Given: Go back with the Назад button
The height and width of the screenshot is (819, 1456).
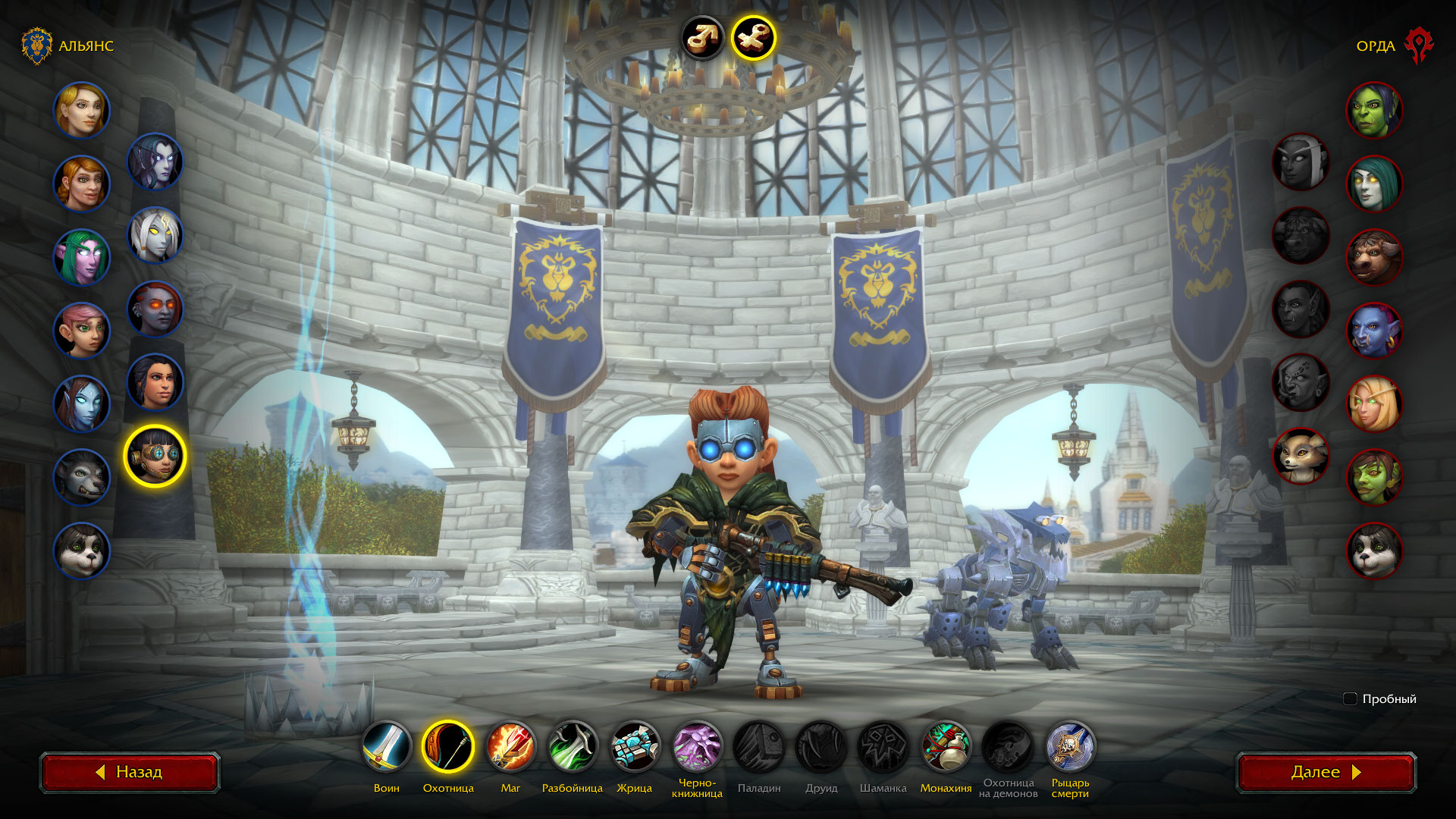Looking at the screenshot, I should [130, 772].
